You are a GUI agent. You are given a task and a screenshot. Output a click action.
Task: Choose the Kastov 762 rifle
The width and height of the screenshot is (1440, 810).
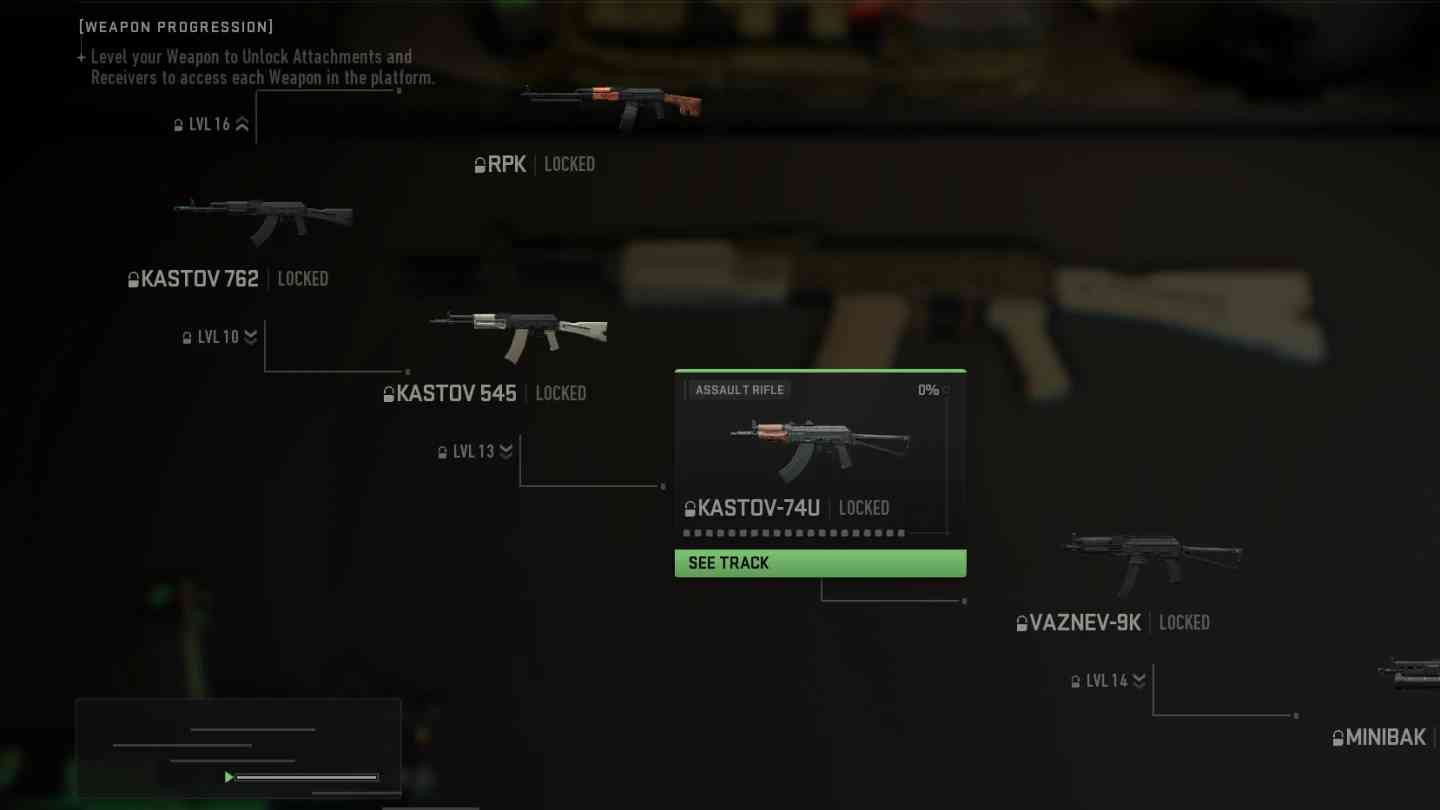click(262, 222)
